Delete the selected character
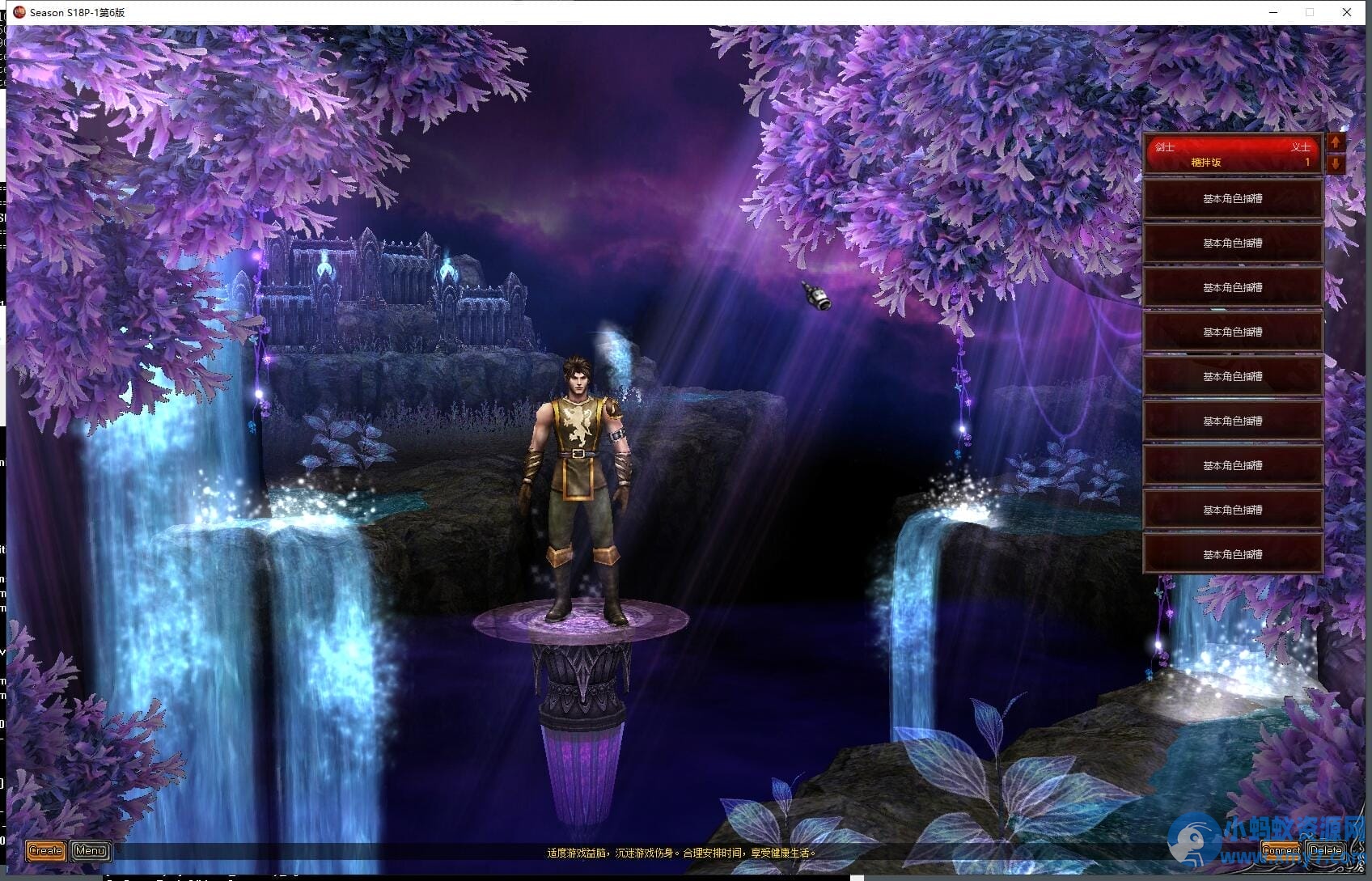Image resolution: width=1372 pixels, height=881 pixels. (1326, 850)
